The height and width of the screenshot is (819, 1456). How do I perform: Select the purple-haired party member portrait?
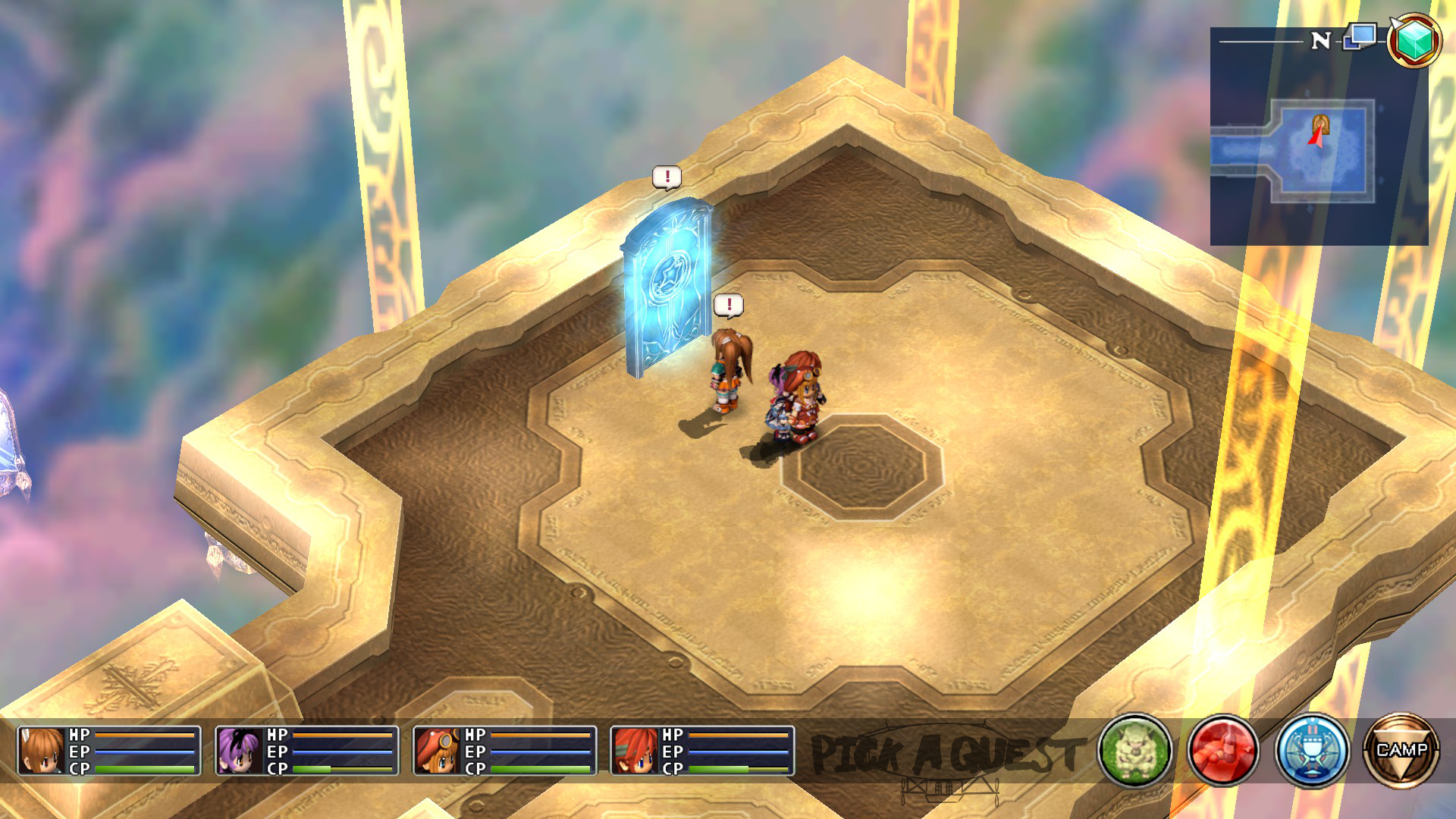pyautogui.click(x=239, y=751)
